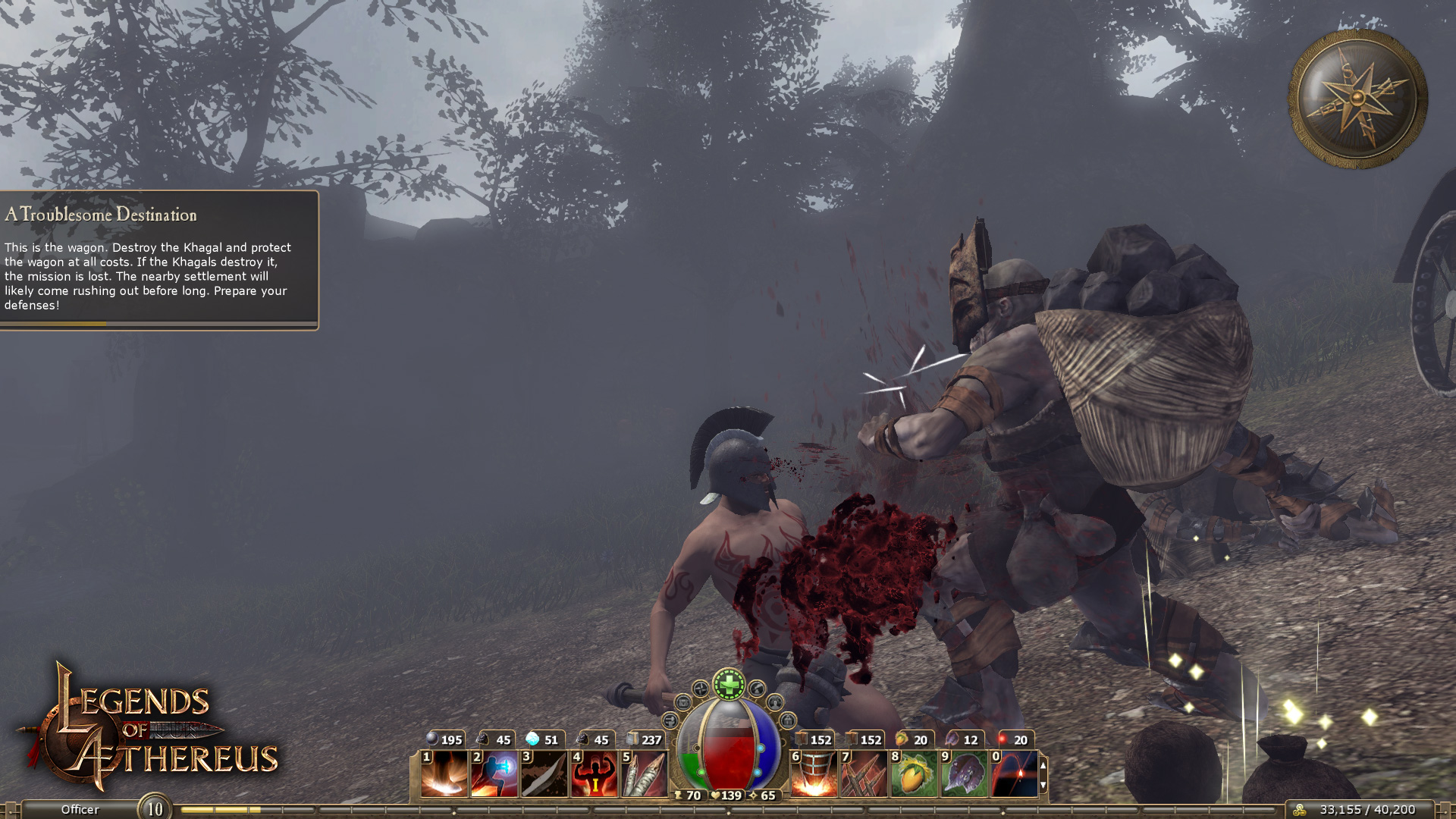The width and height of the screenshot is (1456, 819).
Task: Click the up arrow beside hotbar slot 0
Action: (1043, 766)
